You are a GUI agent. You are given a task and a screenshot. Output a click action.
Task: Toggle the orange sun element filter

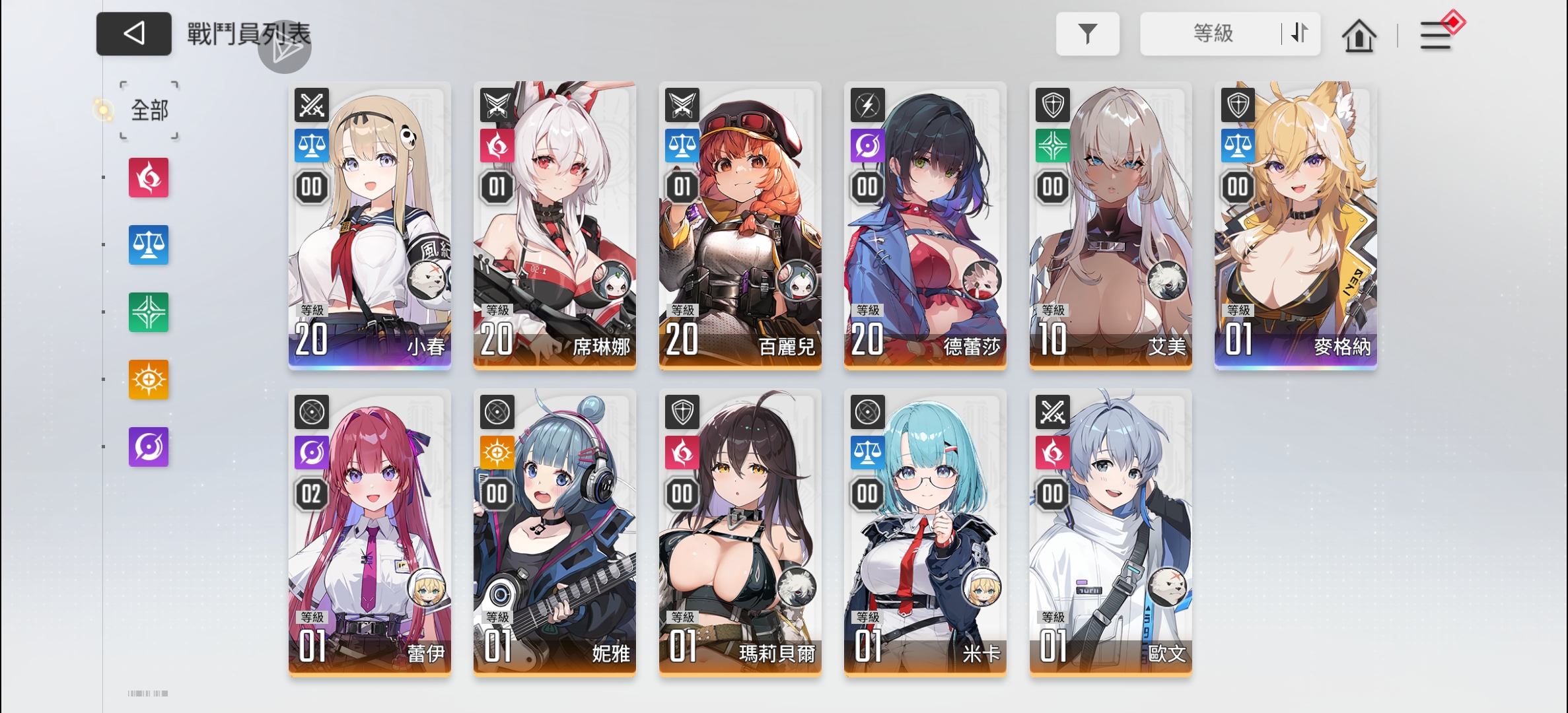(x=148, y=380)
